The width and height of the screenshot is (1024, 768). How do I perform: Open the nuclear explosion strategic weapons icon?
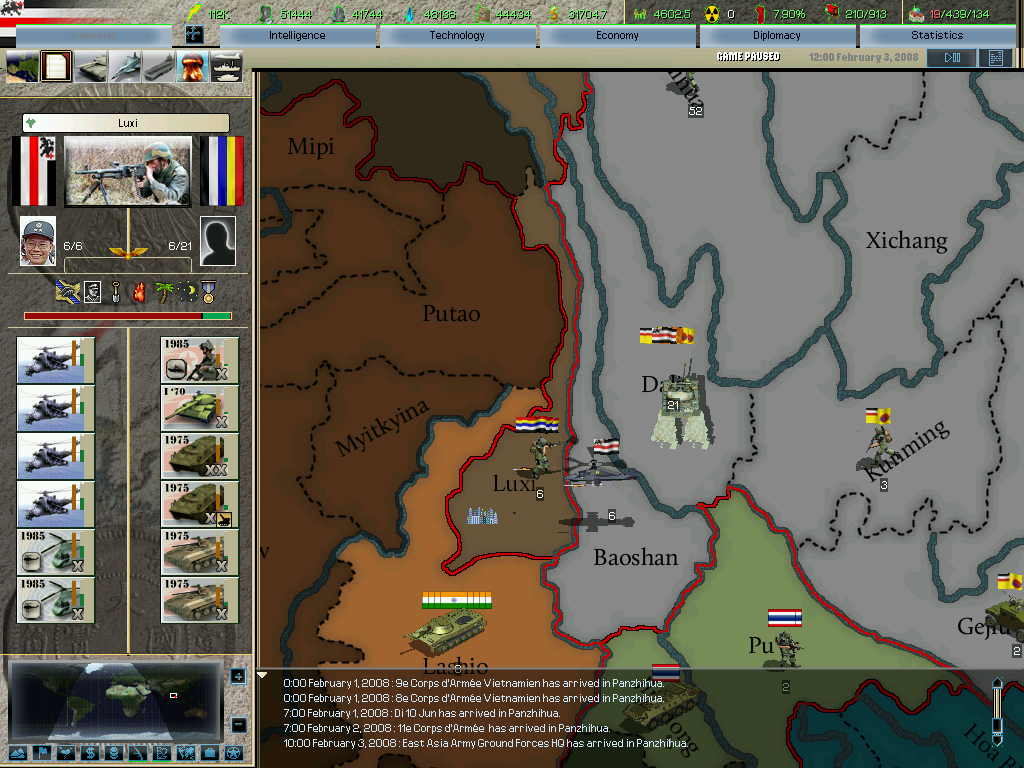[191, 67]
